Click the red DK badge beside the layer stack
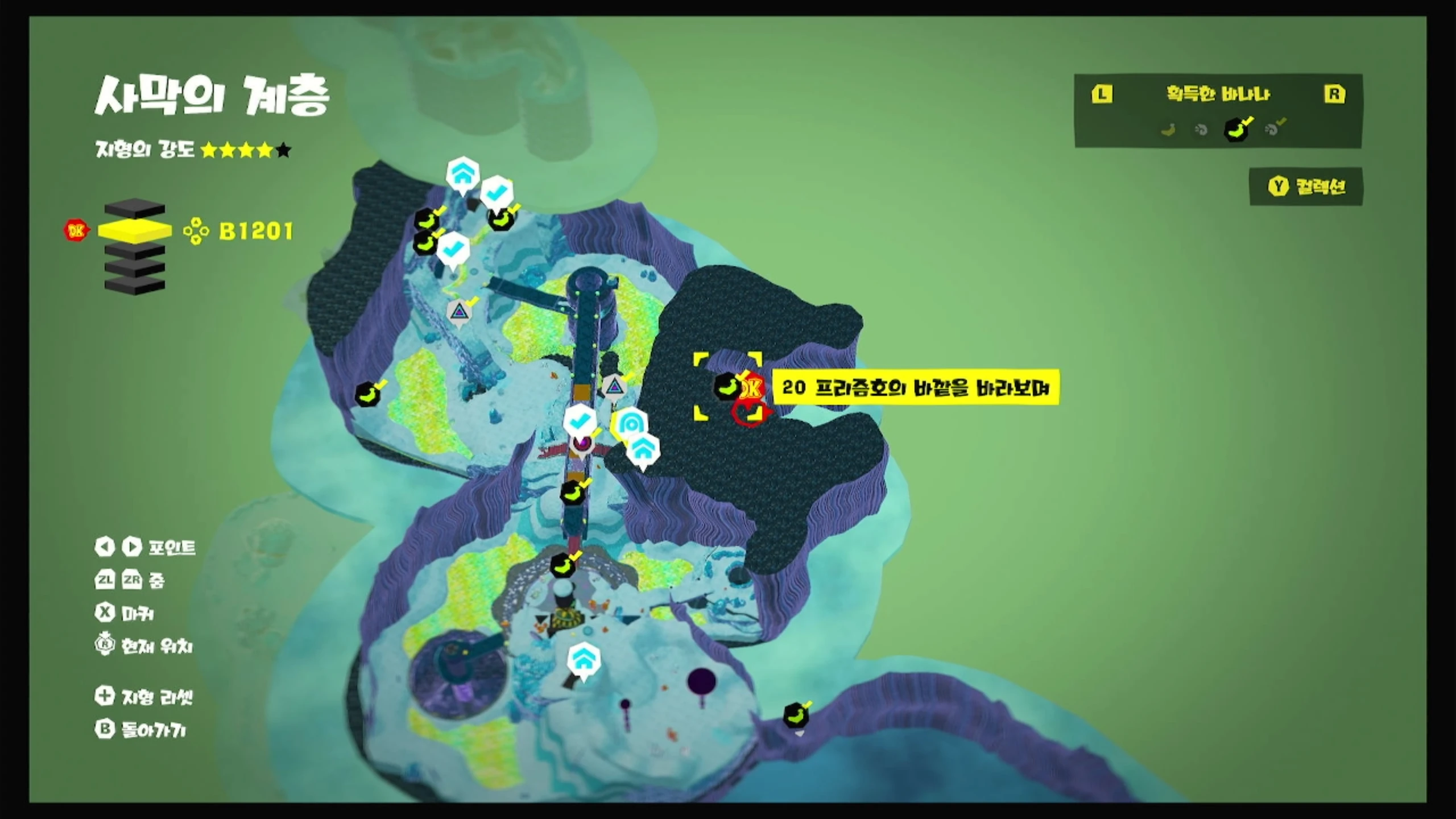The width and height of the screenshot is (1456, 819). point(76,230)
